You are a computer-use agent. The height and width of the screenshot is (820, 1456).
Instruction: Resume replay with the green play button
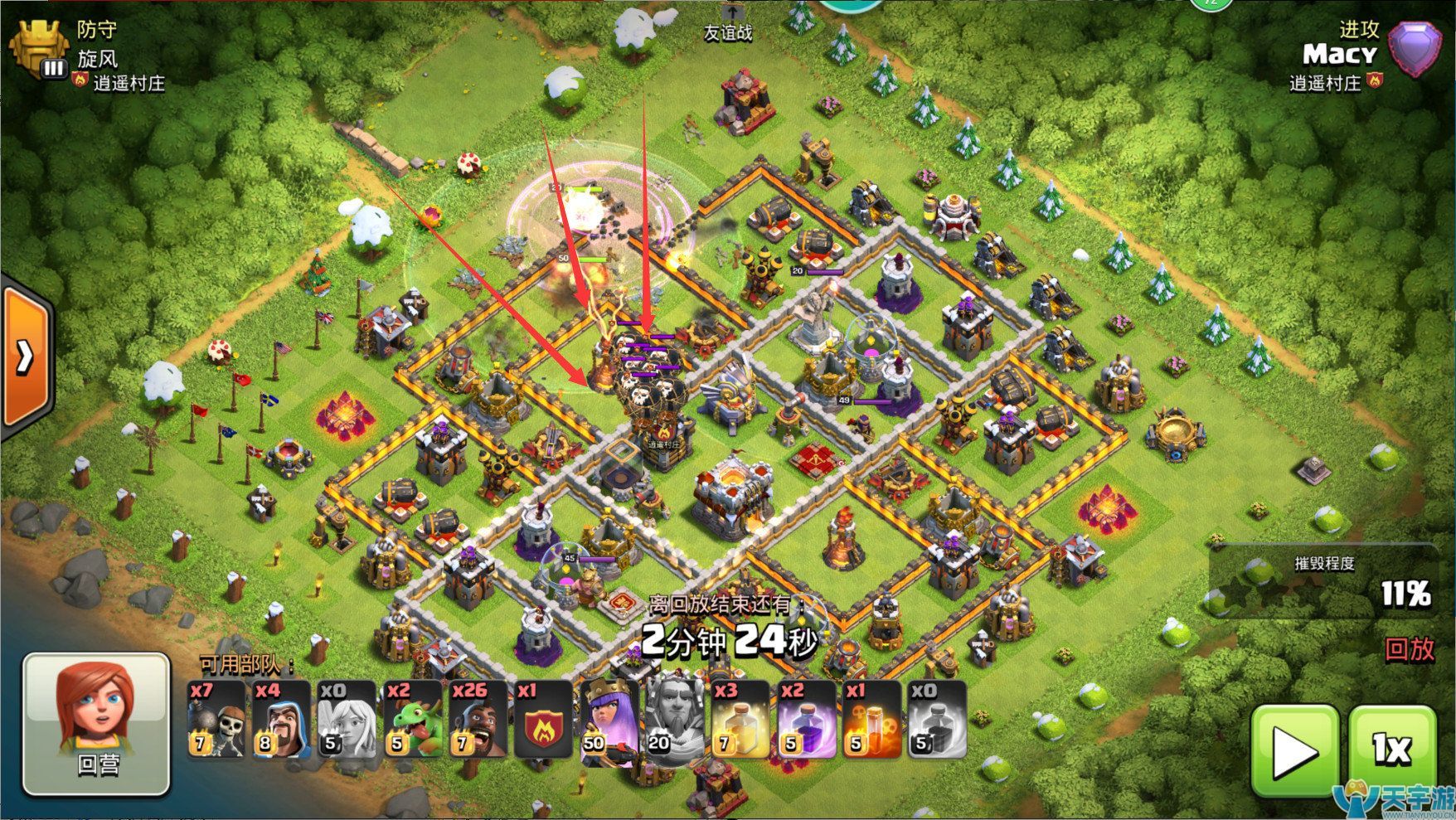[1293, 751]
